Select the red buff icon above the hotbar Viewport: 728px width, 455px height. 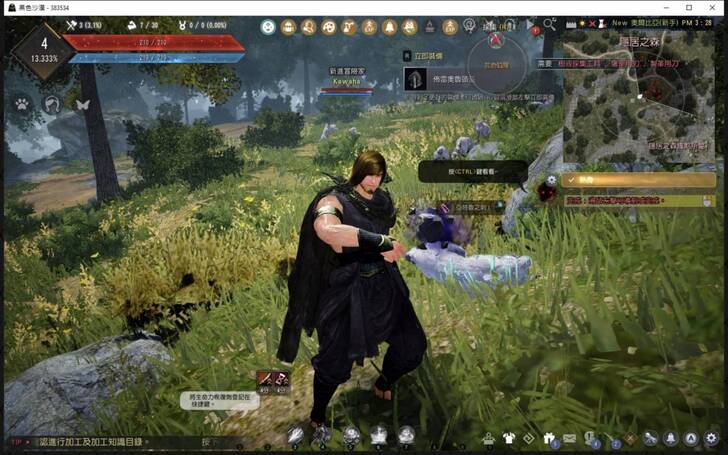[x=266, y=378]
